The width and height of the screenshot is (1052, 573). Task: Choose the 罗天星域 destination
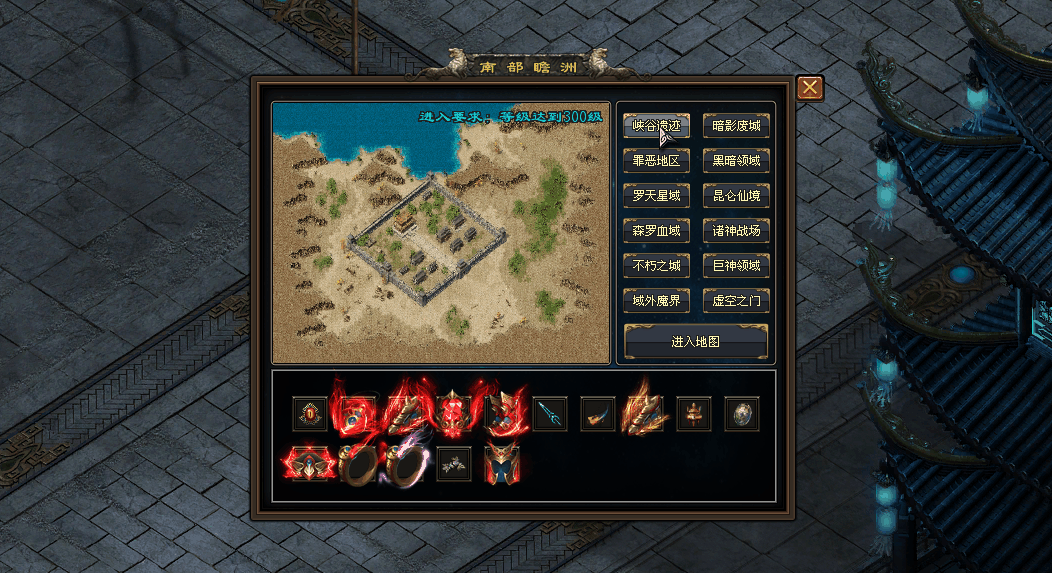(656, 196)
